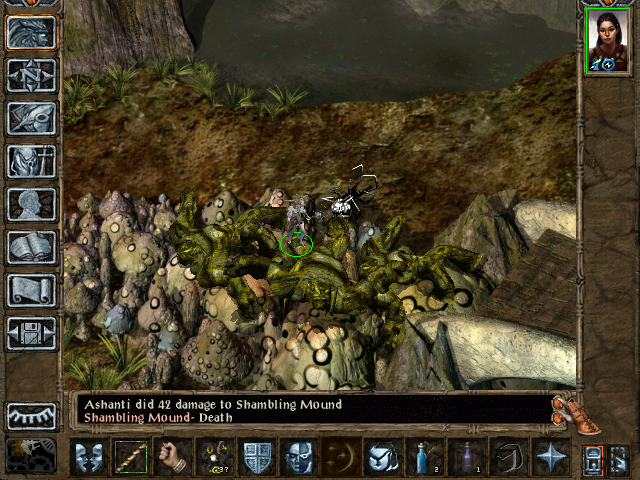Use the blue potion quick item
This screenshot has width=640, height=480.
click(424, 457)
